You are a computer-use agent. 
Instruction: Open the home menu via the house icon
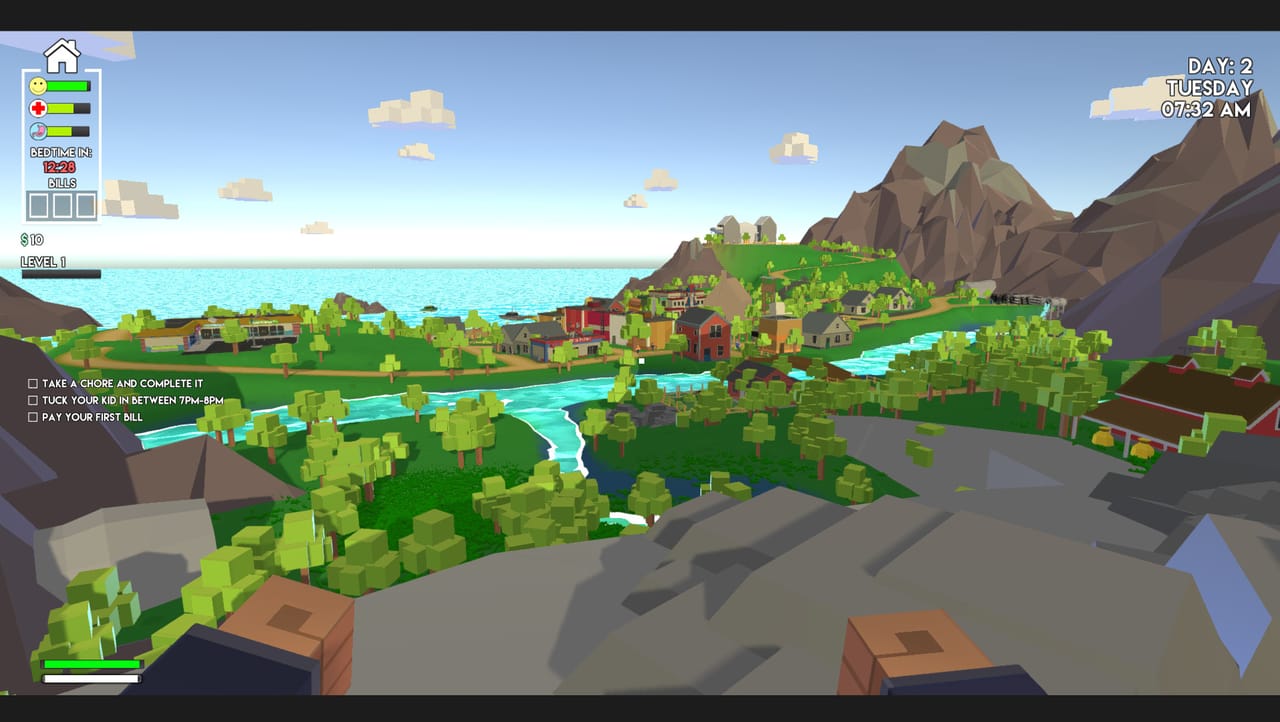pyautogui.click(x=62, y=57)
